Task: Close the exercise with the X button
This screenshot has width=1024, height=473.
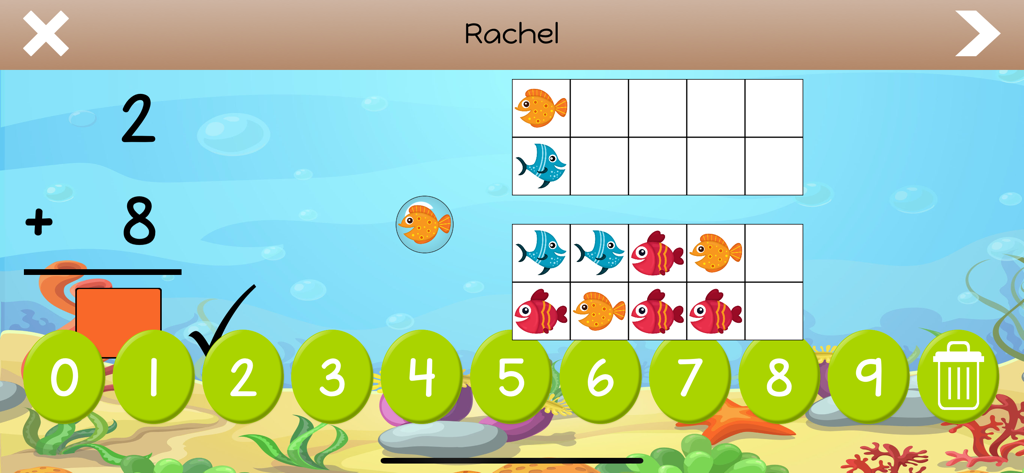Action: pyautogui.click(x=46, y=34)
